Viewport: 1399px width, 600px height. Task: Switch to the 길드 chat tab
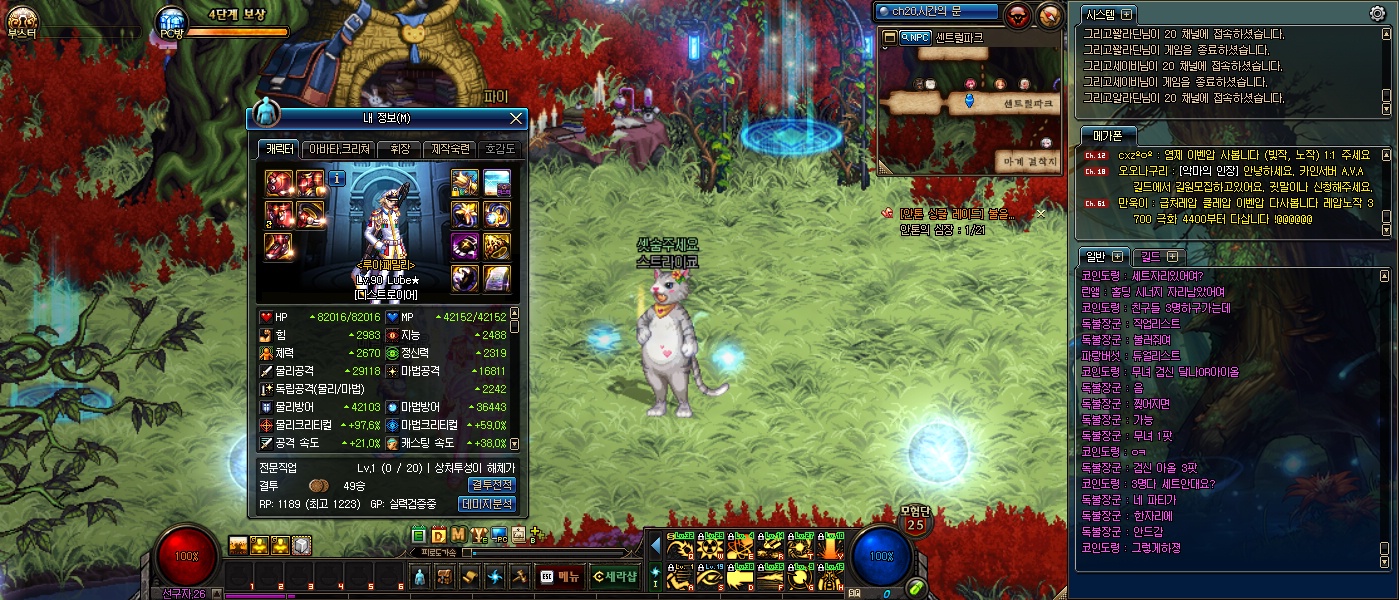(1157, 256)
